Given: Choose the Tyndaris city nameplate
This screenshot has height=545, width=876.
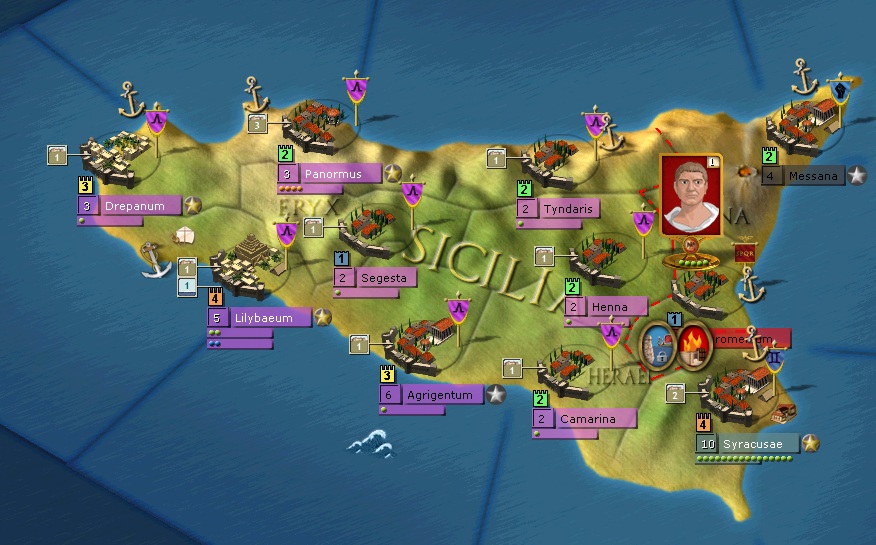Looking at the screenshot, I should coord(567,209).
